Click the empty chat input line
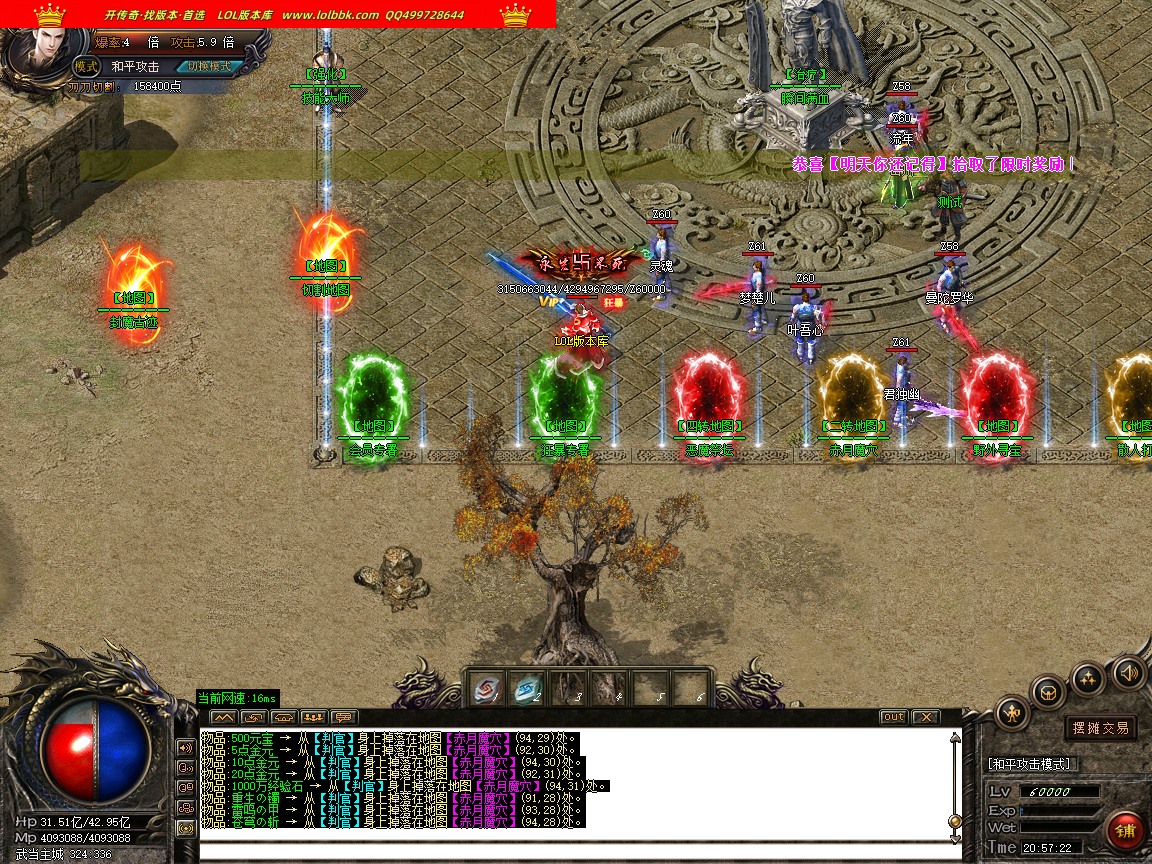1152x864 pixels. pos(575,851)
